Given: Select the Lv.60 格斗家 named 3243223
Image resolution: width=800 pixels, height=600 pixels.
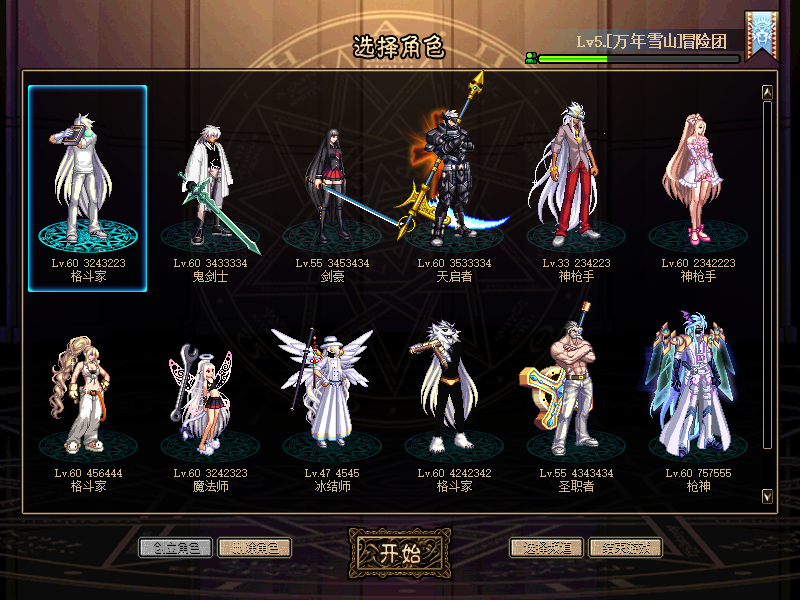Looking at the screenshot, I should [88, 185].
